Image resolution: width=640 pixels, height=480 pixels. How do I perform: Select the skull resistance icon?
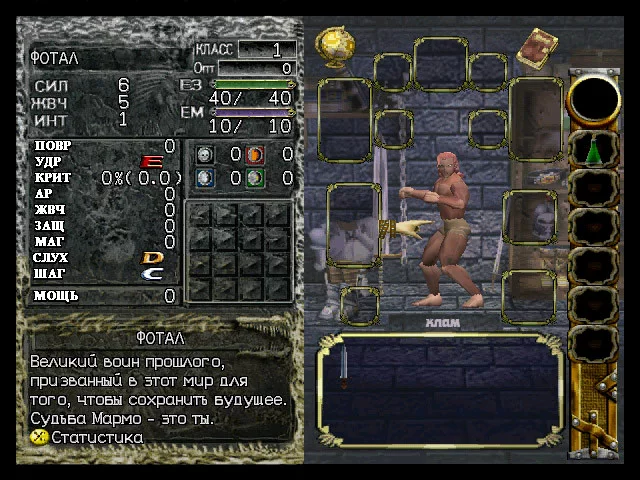(x=204, y=154)
